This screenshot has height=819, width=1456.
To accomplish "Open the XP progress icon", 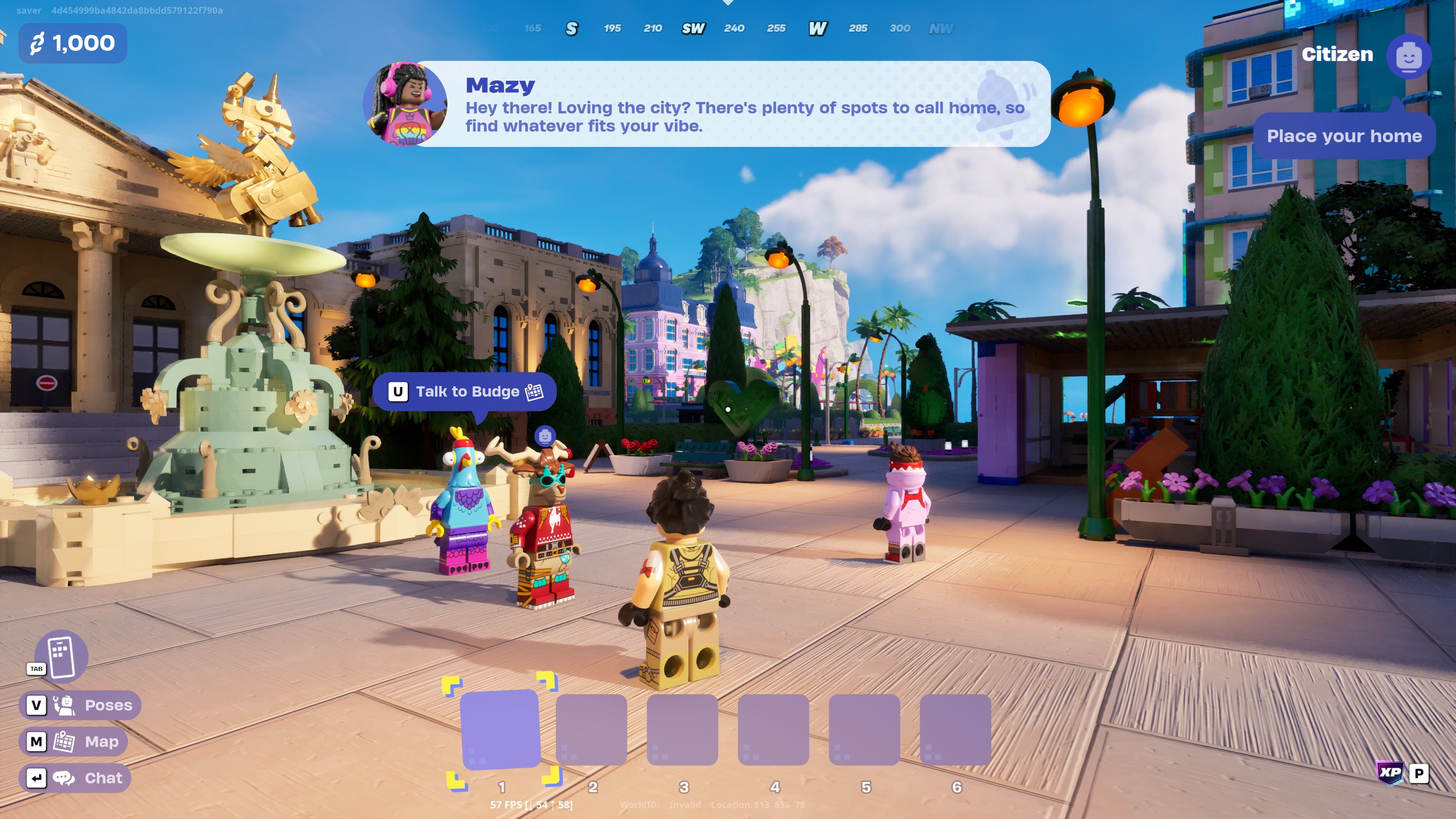I will [1390, 772].
